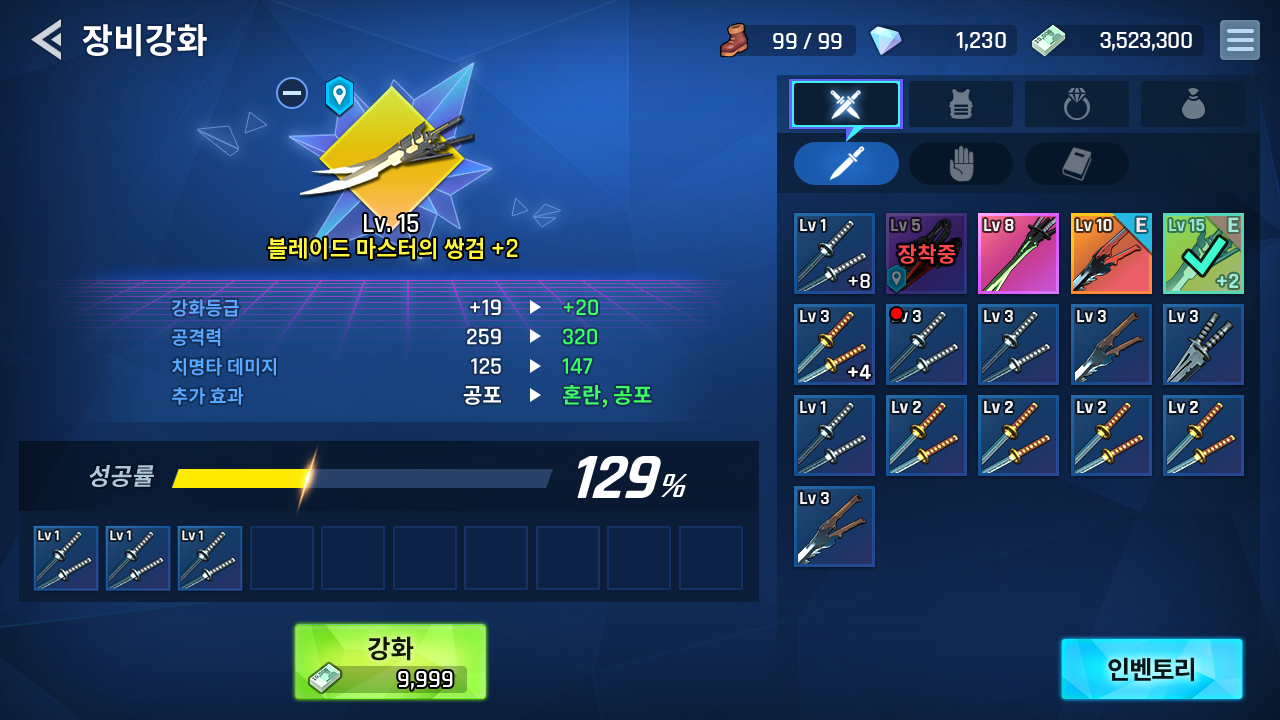This screenshot has width=1280, height=720.
Task: Open the hamburger menu
Action: (1239, 40)
